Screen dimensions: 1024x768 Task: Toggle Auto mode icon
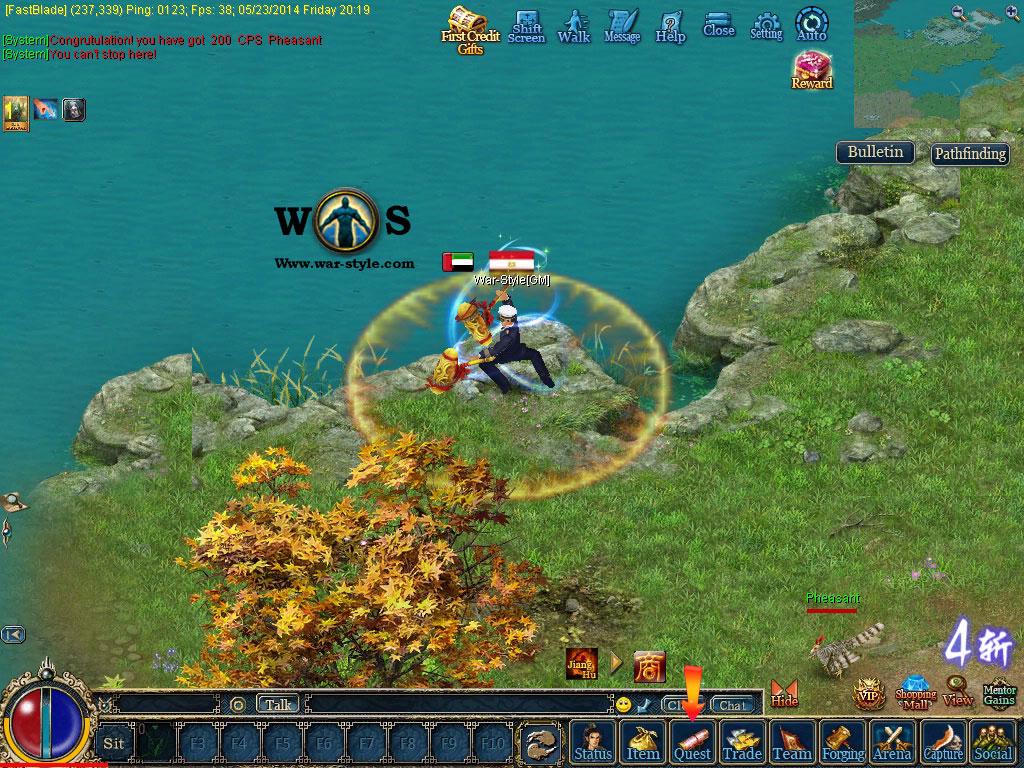[811, 24]
